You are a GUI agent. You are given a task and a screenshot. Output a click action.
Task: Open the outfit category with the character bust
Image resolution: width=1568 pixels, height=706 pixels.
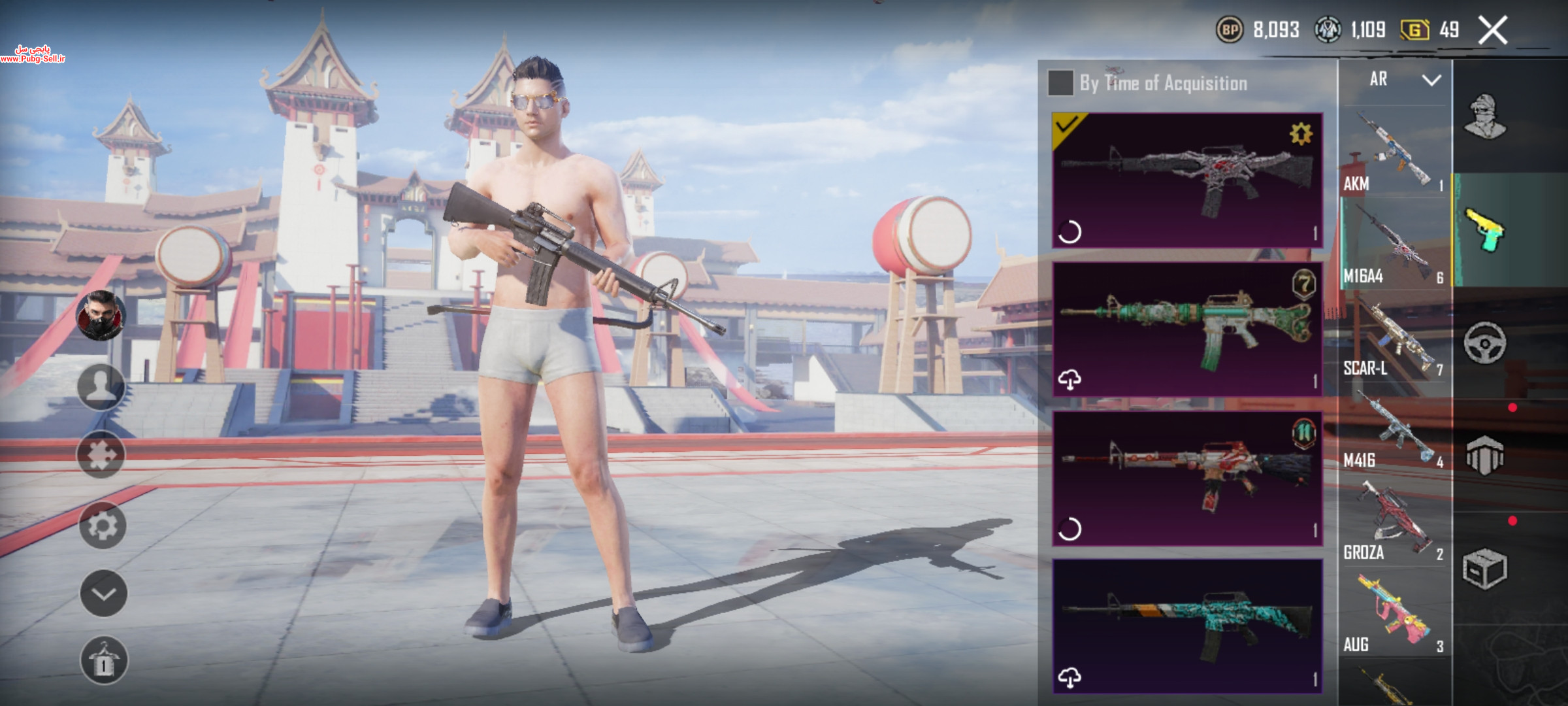(1484, 118)
